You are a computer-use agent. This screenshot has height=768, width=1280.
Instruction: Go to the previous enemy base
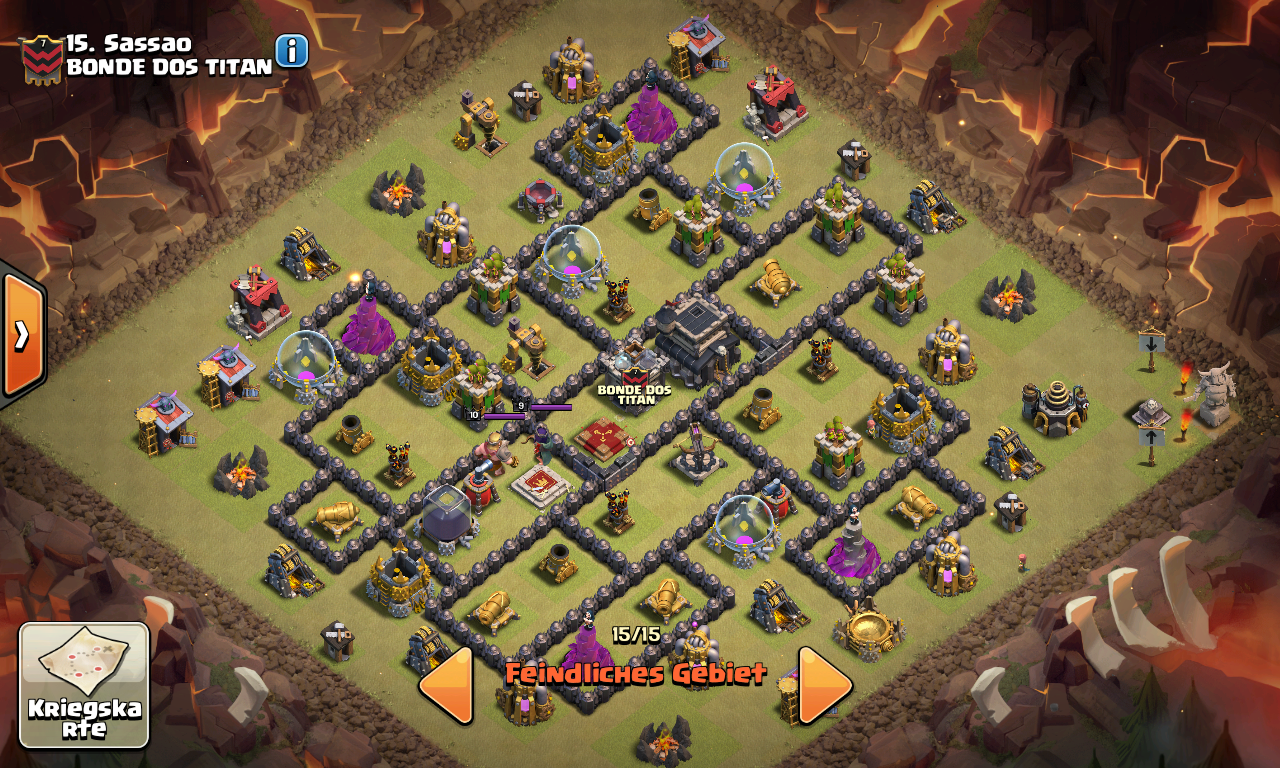tap(446, 685)
